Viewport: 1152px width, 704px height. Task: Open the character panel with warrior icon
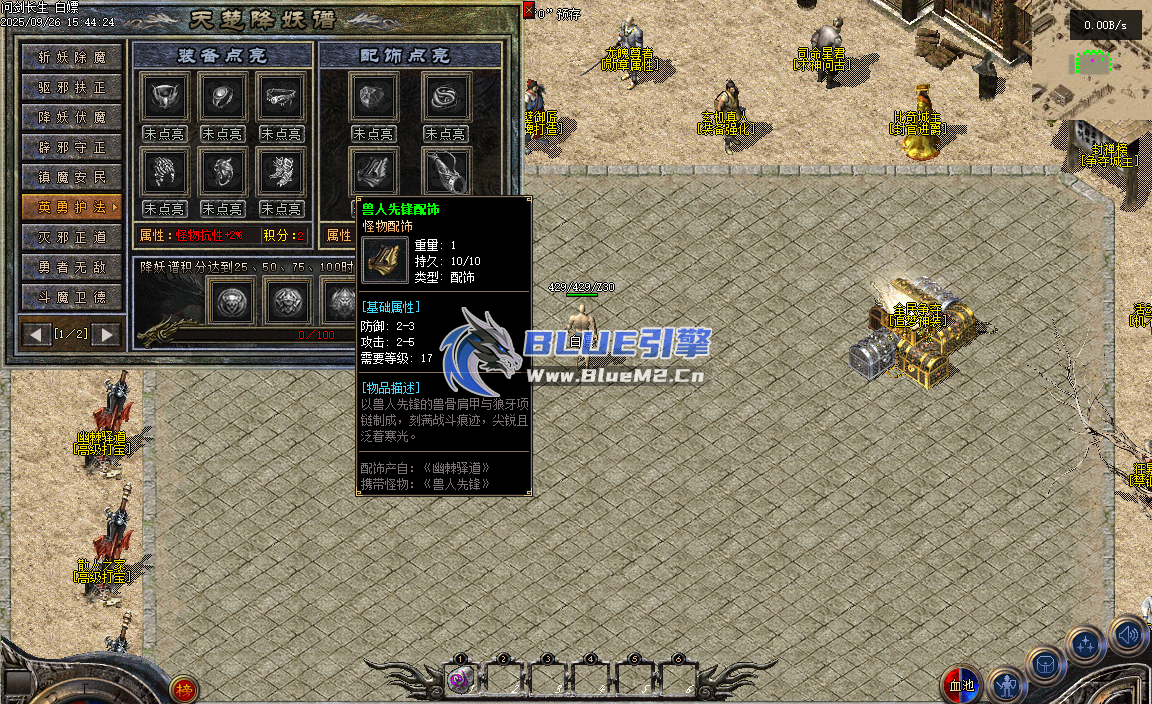pos(1007,686)
